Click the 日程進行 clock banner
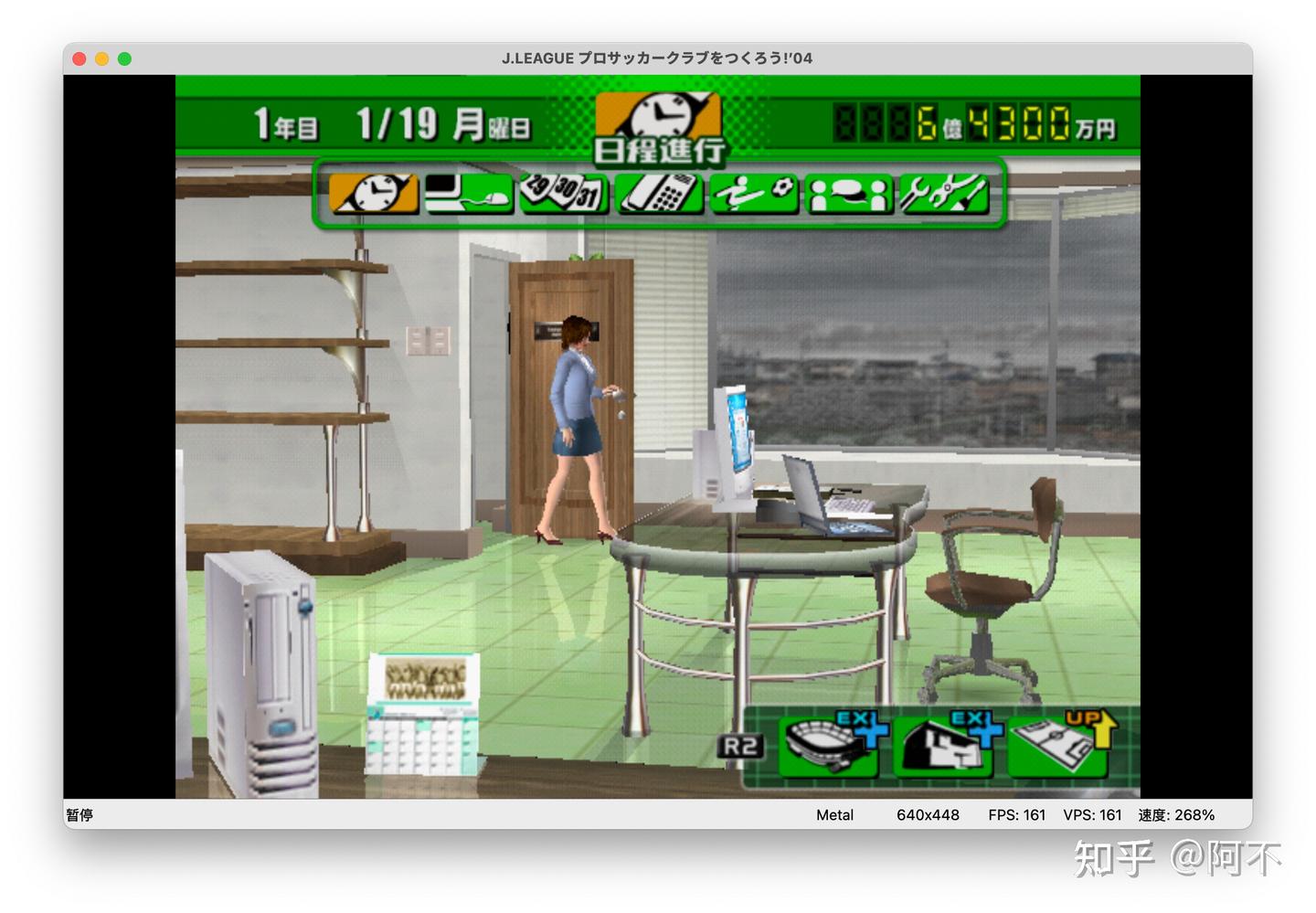The width and height of the screenshot is (1316, 913). tap(656, 126)
